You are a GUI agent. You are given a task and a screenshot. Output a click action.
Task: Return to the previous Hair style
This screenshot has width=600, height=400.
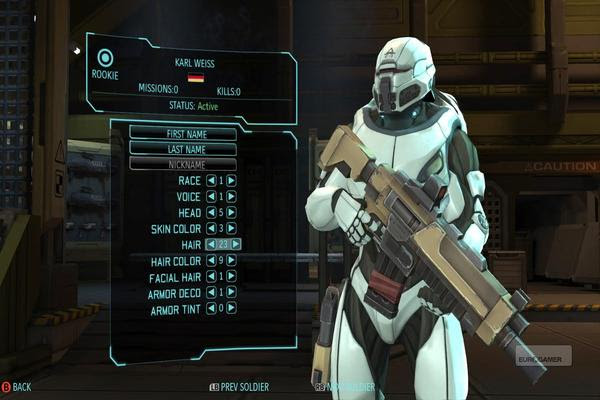(210, 244)
